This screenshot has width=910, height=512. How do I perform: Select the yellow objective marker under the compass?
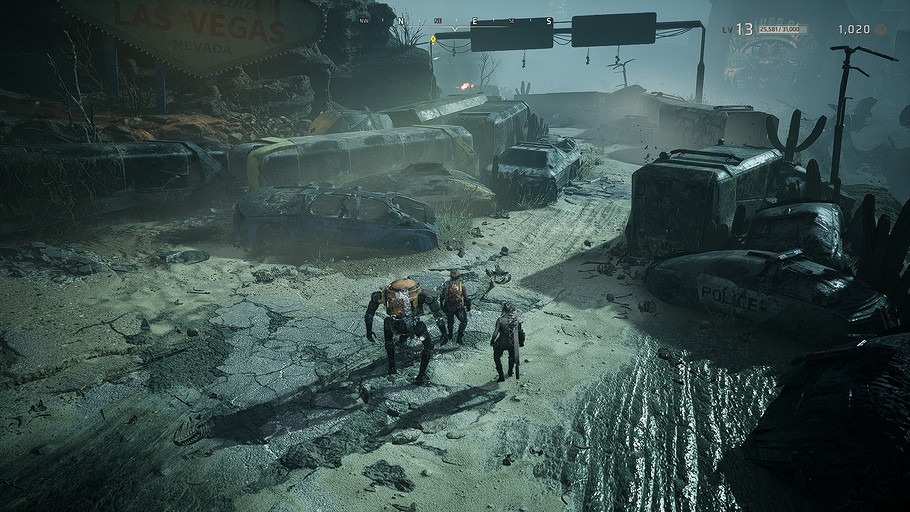[436, 37]
